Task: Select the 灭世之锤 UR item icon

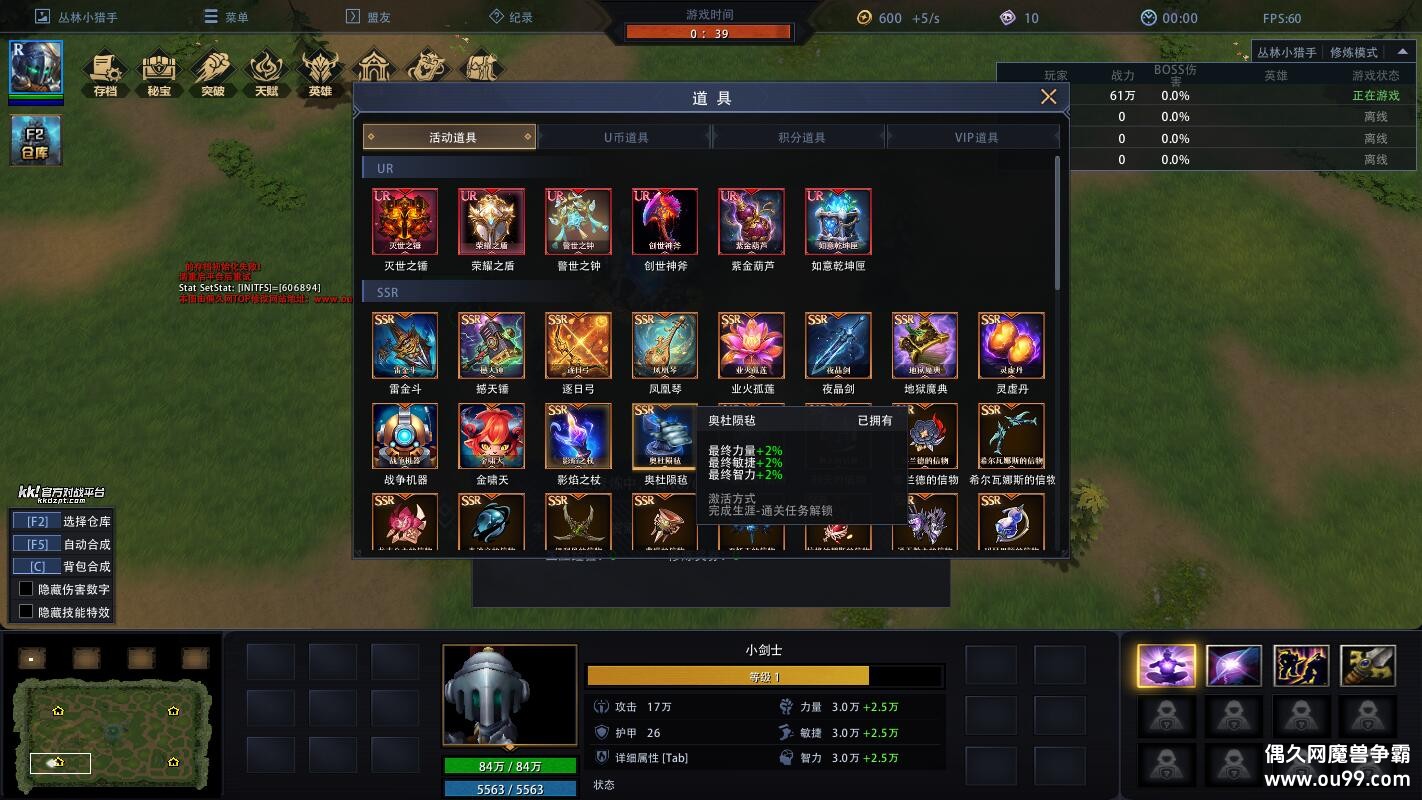Action: point(404,221)
